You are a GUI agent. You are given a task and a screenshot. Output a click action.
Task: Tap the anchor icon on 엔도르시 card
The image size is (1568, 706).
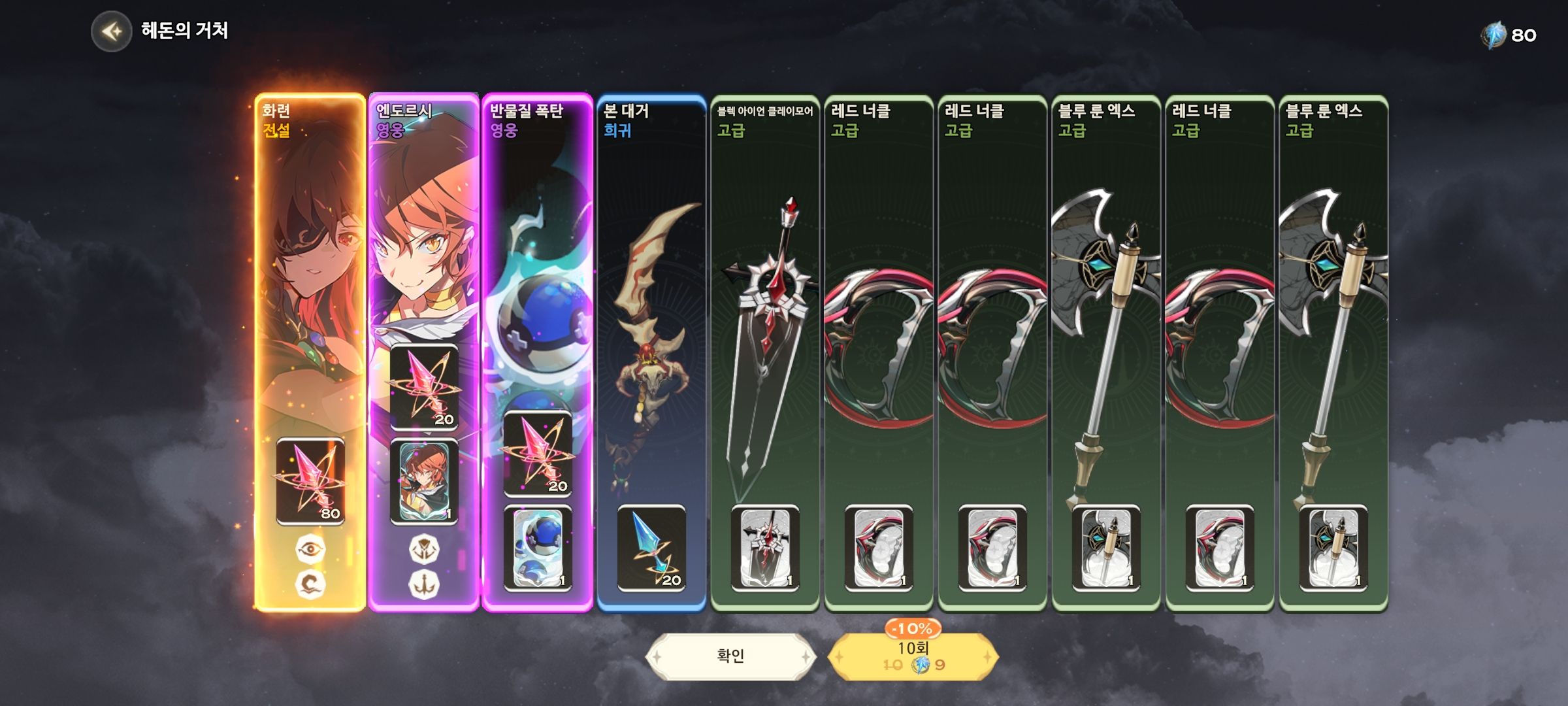[424, 584]
